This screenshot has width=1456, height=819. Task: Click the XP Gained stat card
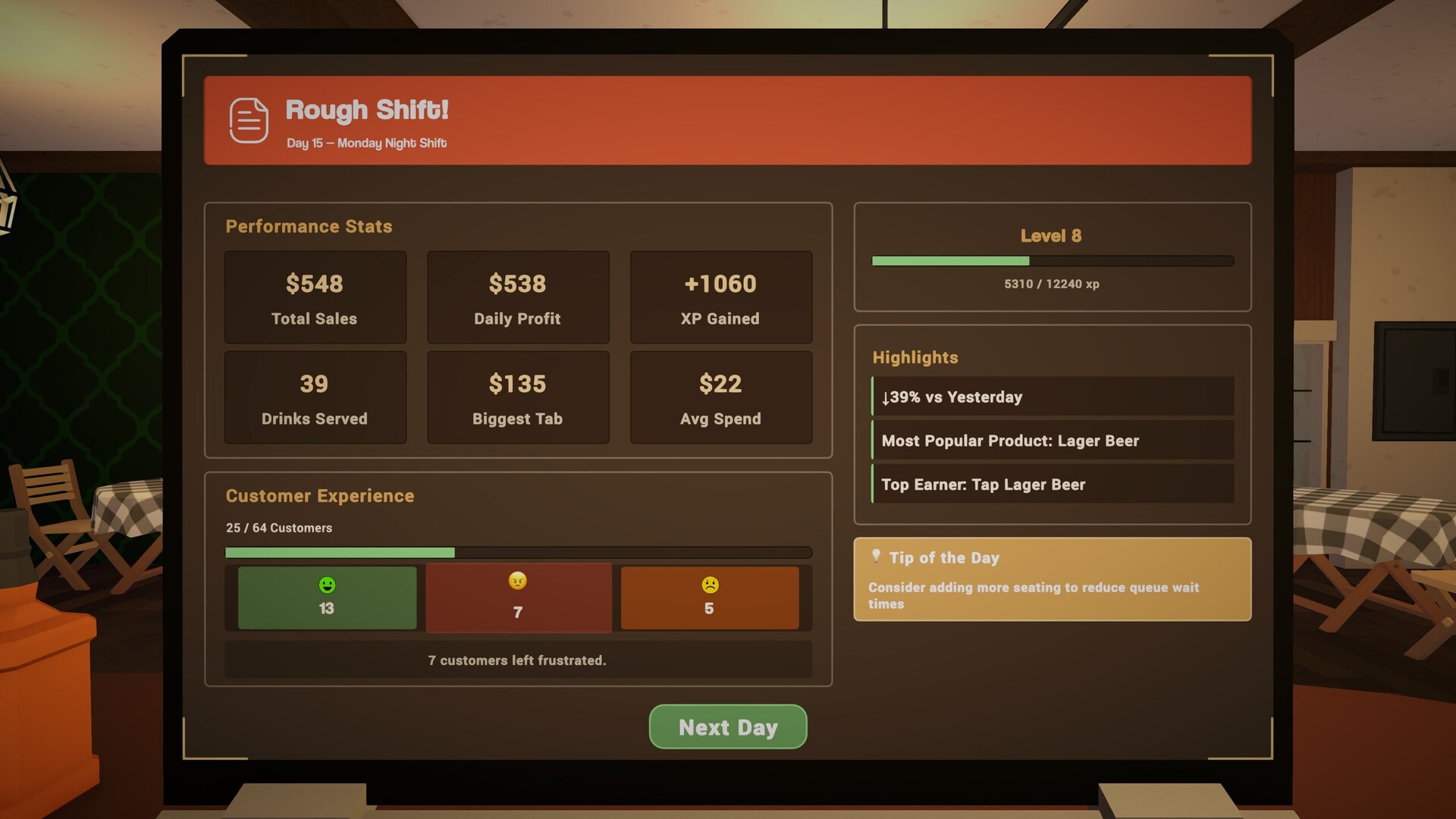coord(720,297)
